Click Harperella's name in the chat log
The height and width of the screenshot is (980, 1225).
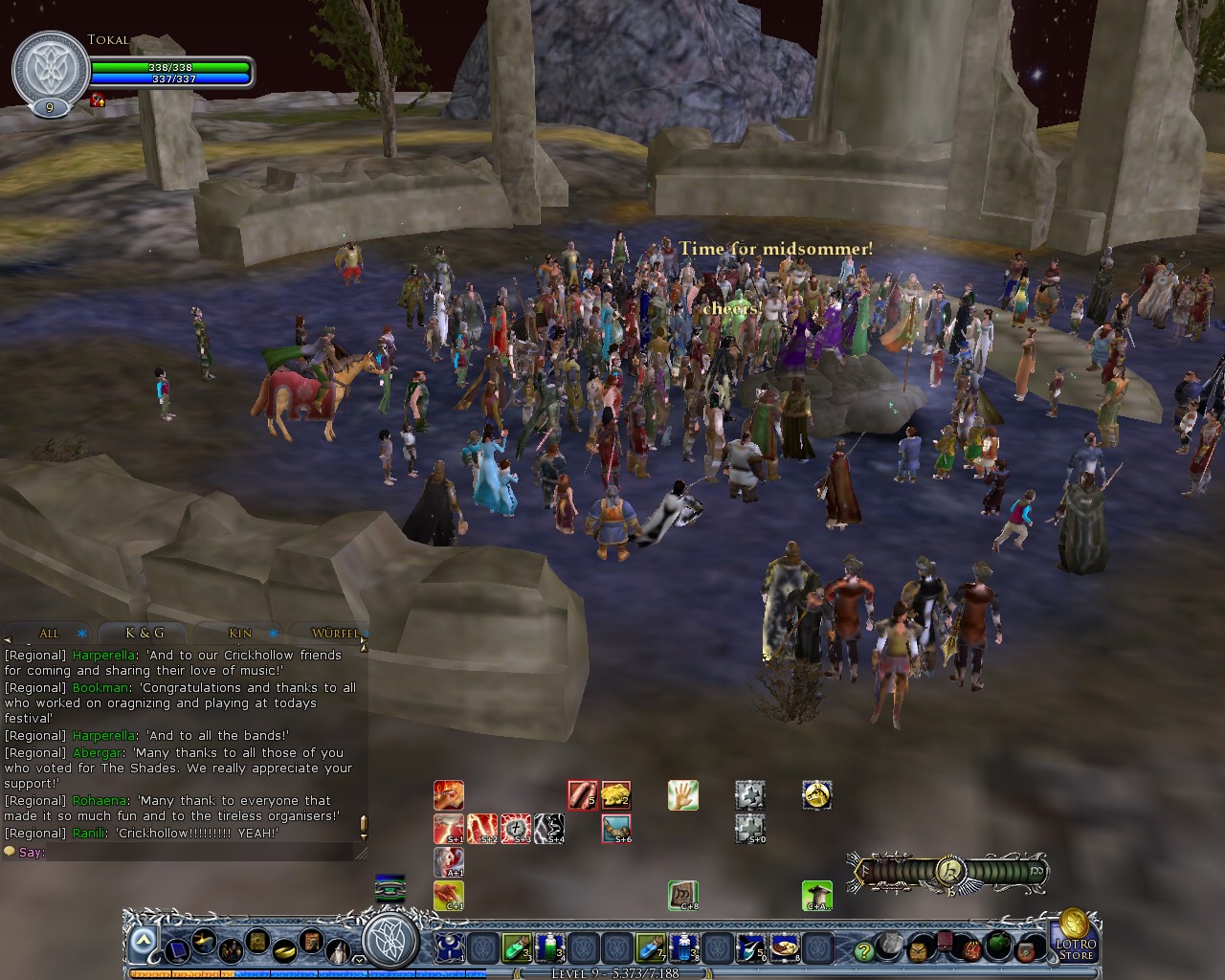[x=103, y=655]
